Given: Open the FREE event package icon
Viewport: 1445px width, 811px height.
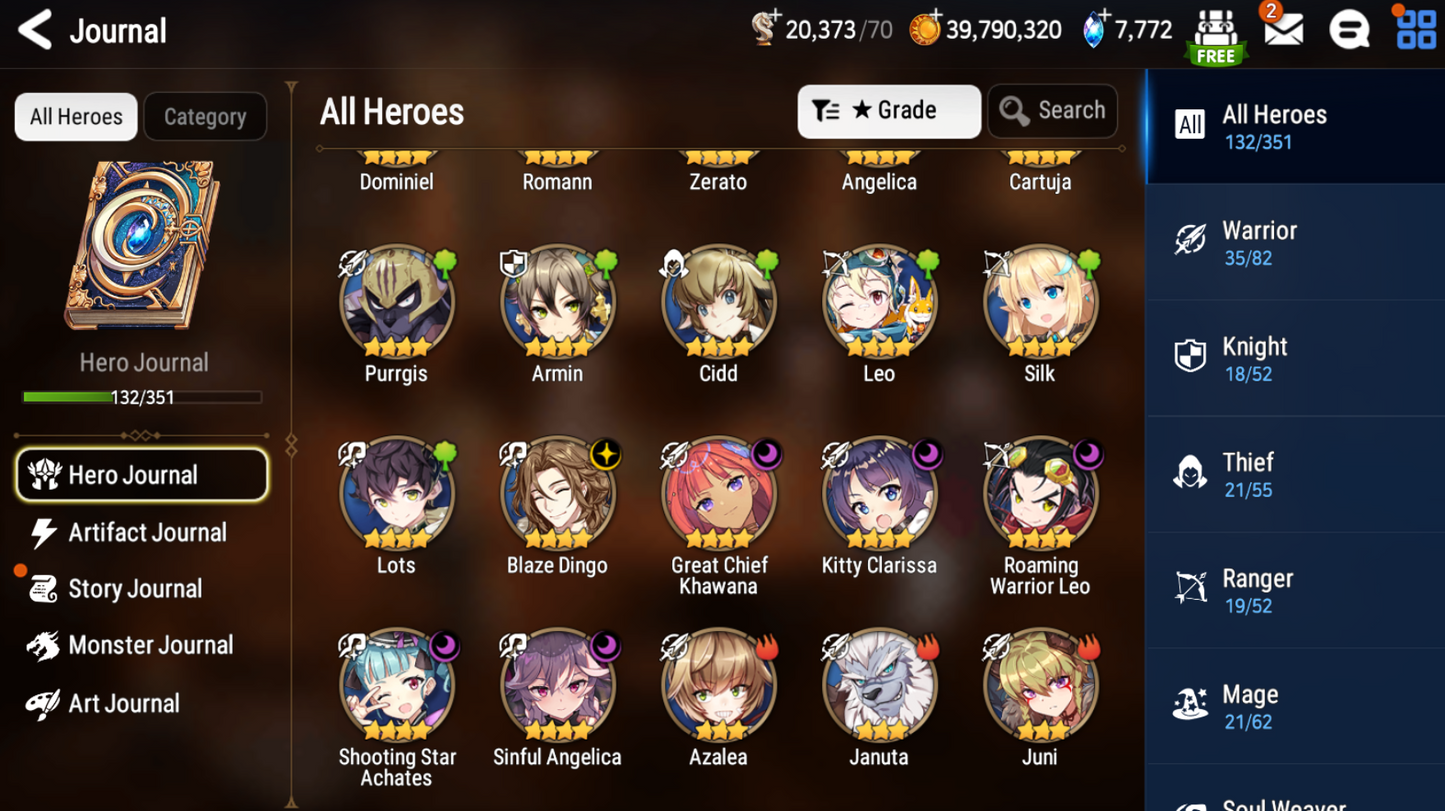Looking at the screenshot, I should click(x=1216, y=35).
